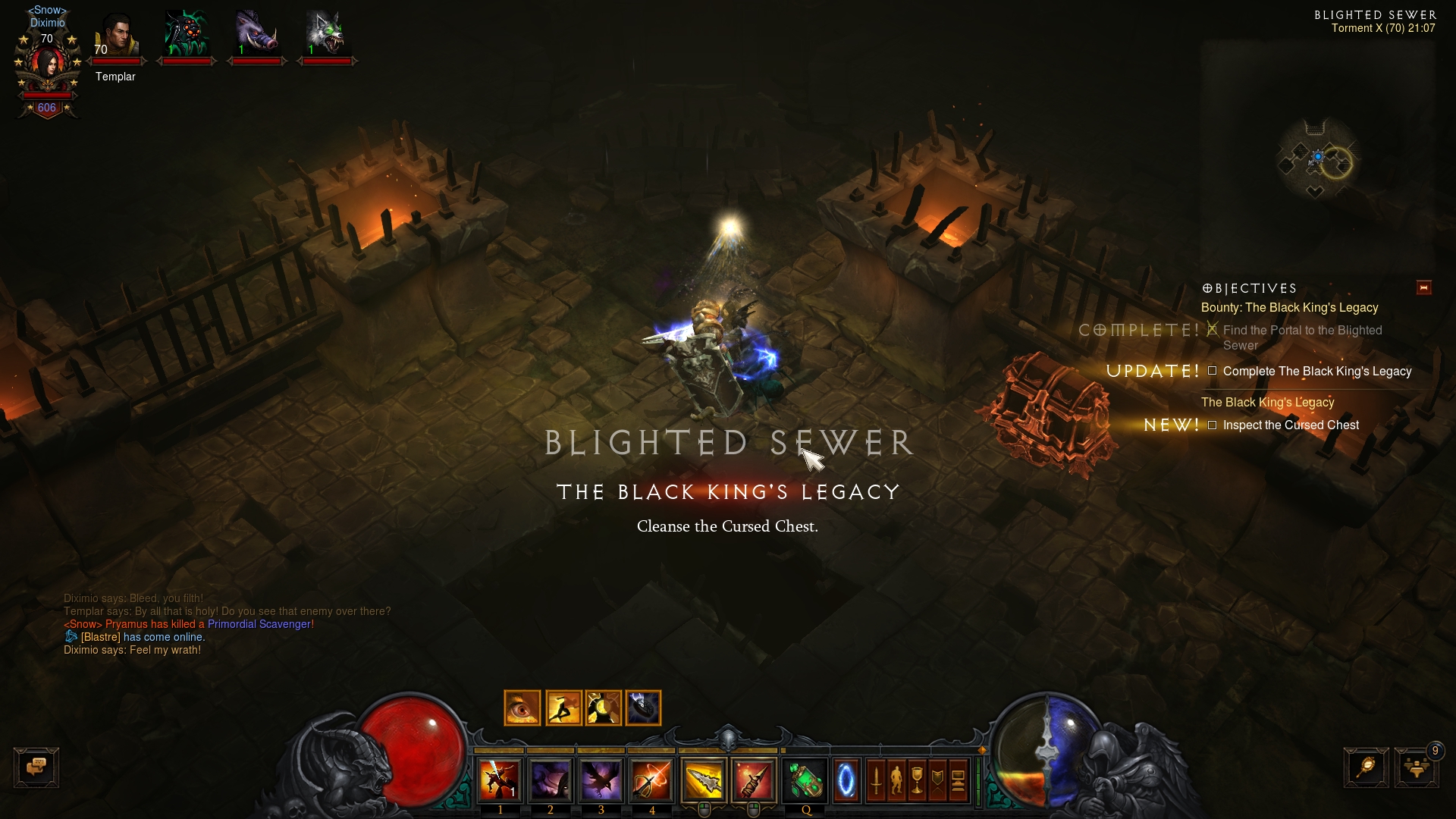Collapse the Objectives tracker panel
The width and height of the screenshot is (1456, 819).
point(1423,288)
